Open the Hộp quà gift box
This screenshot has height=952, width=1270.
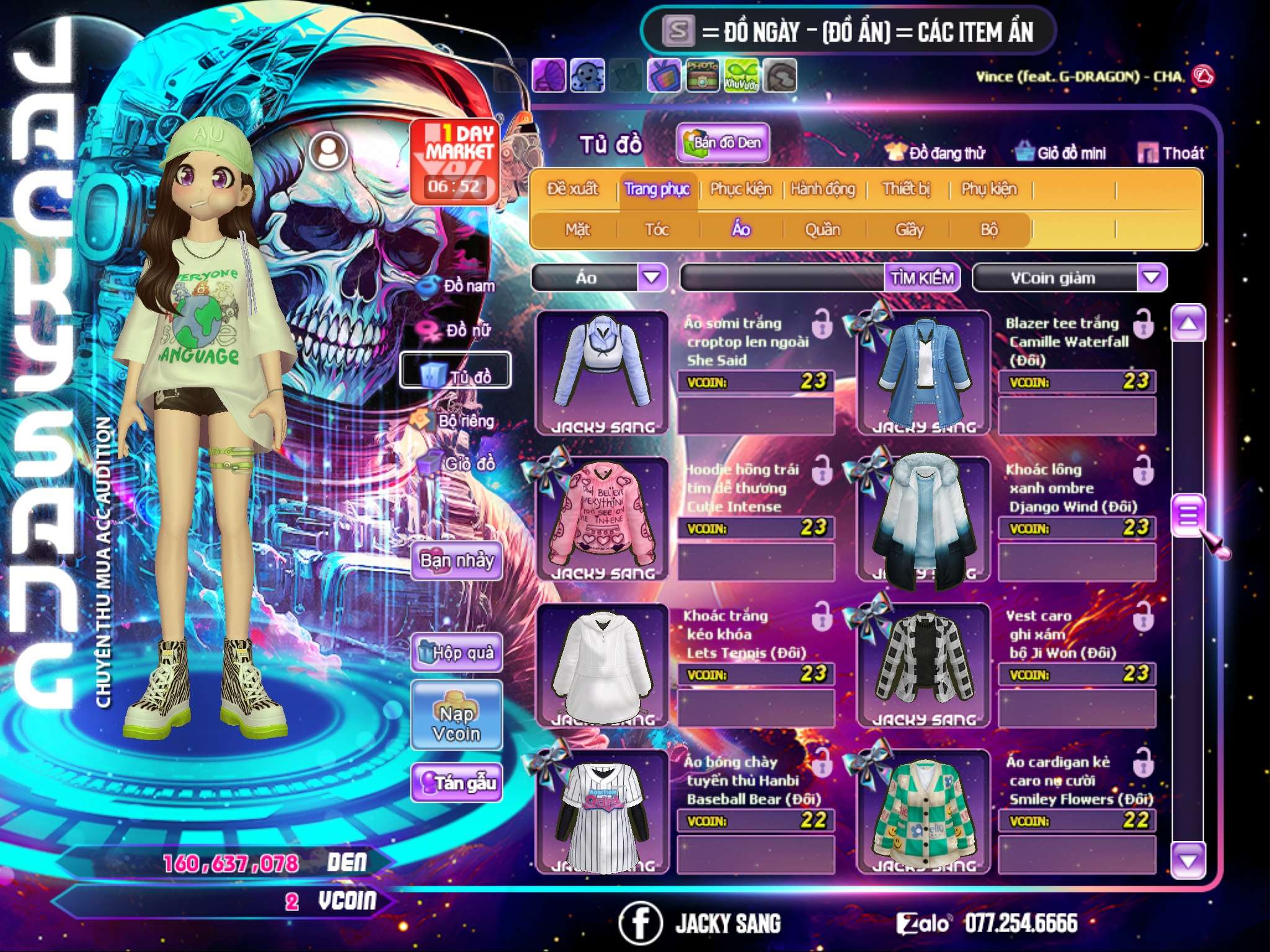coord(457,653)
